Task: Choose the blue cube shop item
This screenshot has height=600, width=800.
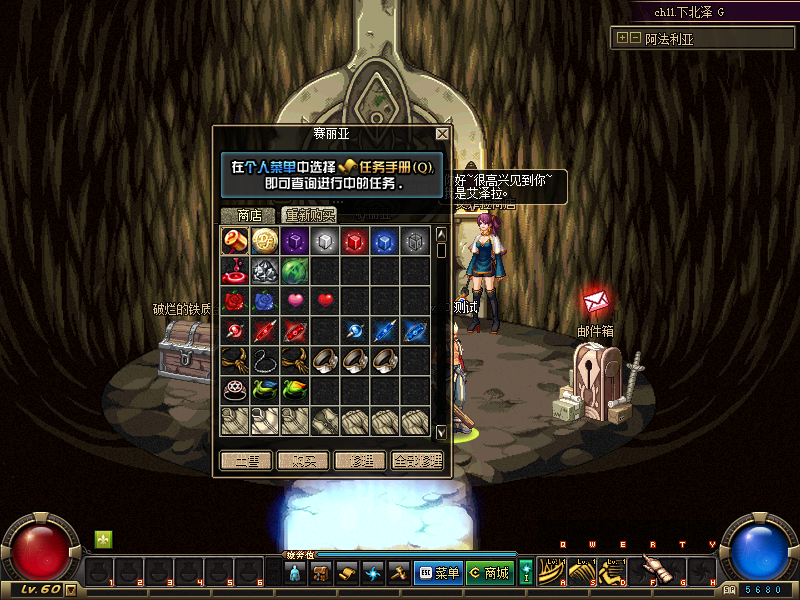Action: click(x=385, y=240)
